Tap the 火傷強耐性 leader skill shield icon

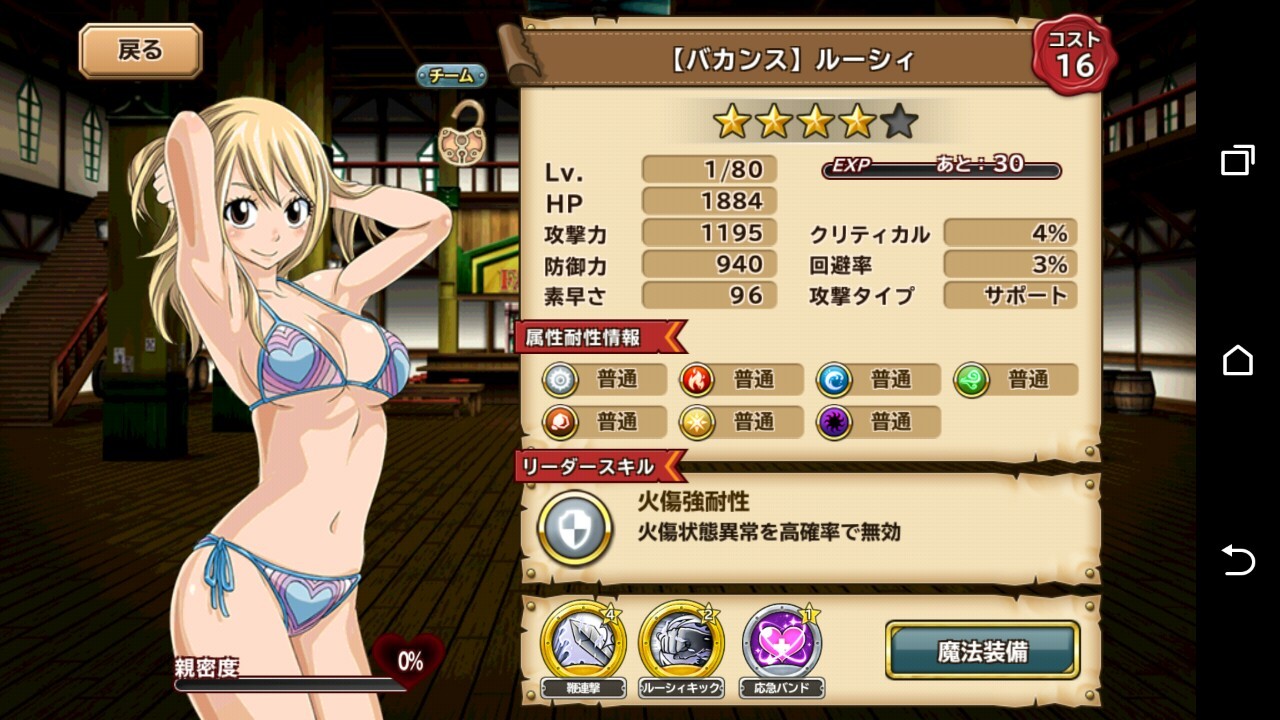(575, 528)
